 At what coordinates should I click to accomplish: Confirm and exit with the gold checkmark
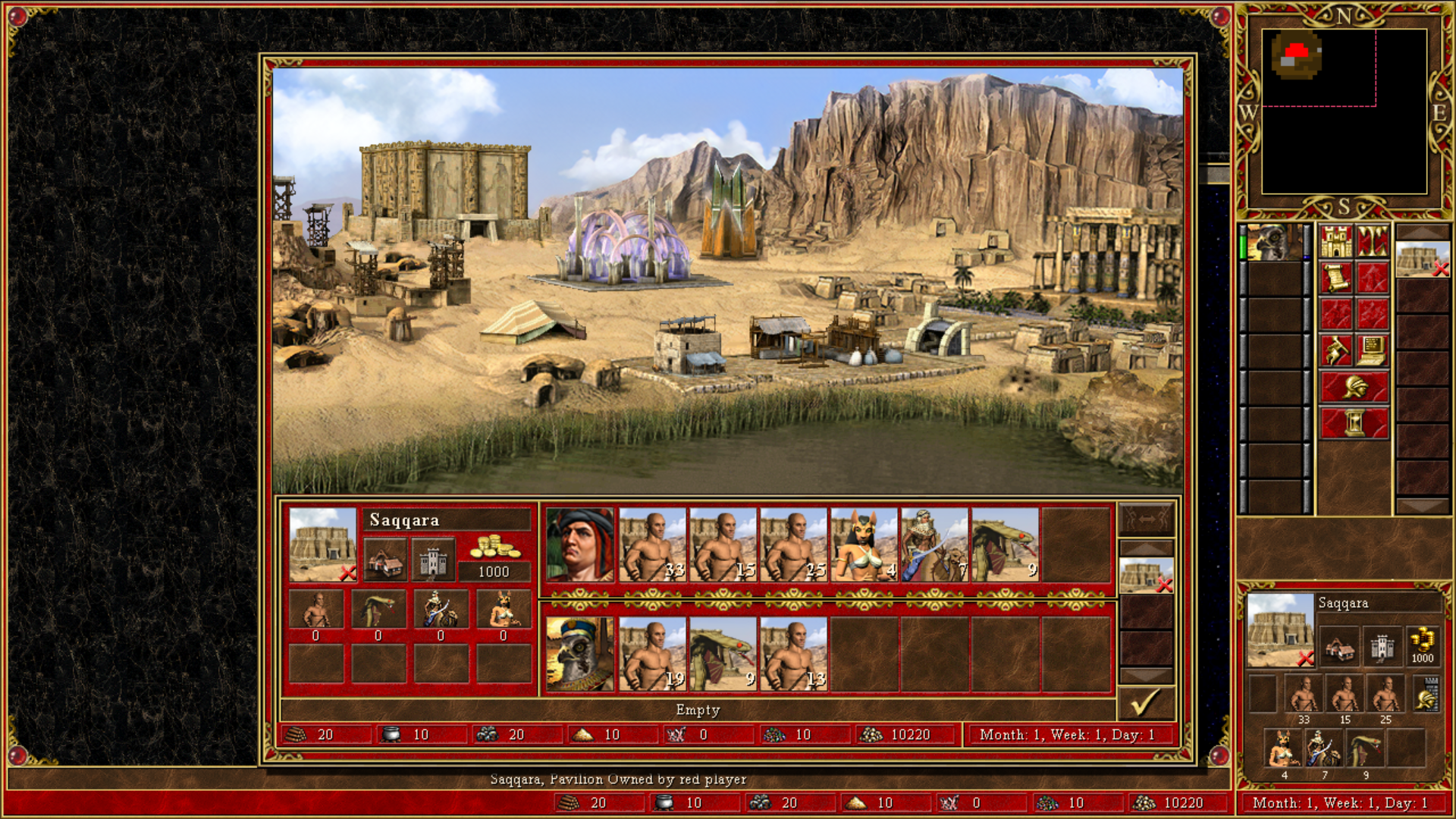[1146, 704]
